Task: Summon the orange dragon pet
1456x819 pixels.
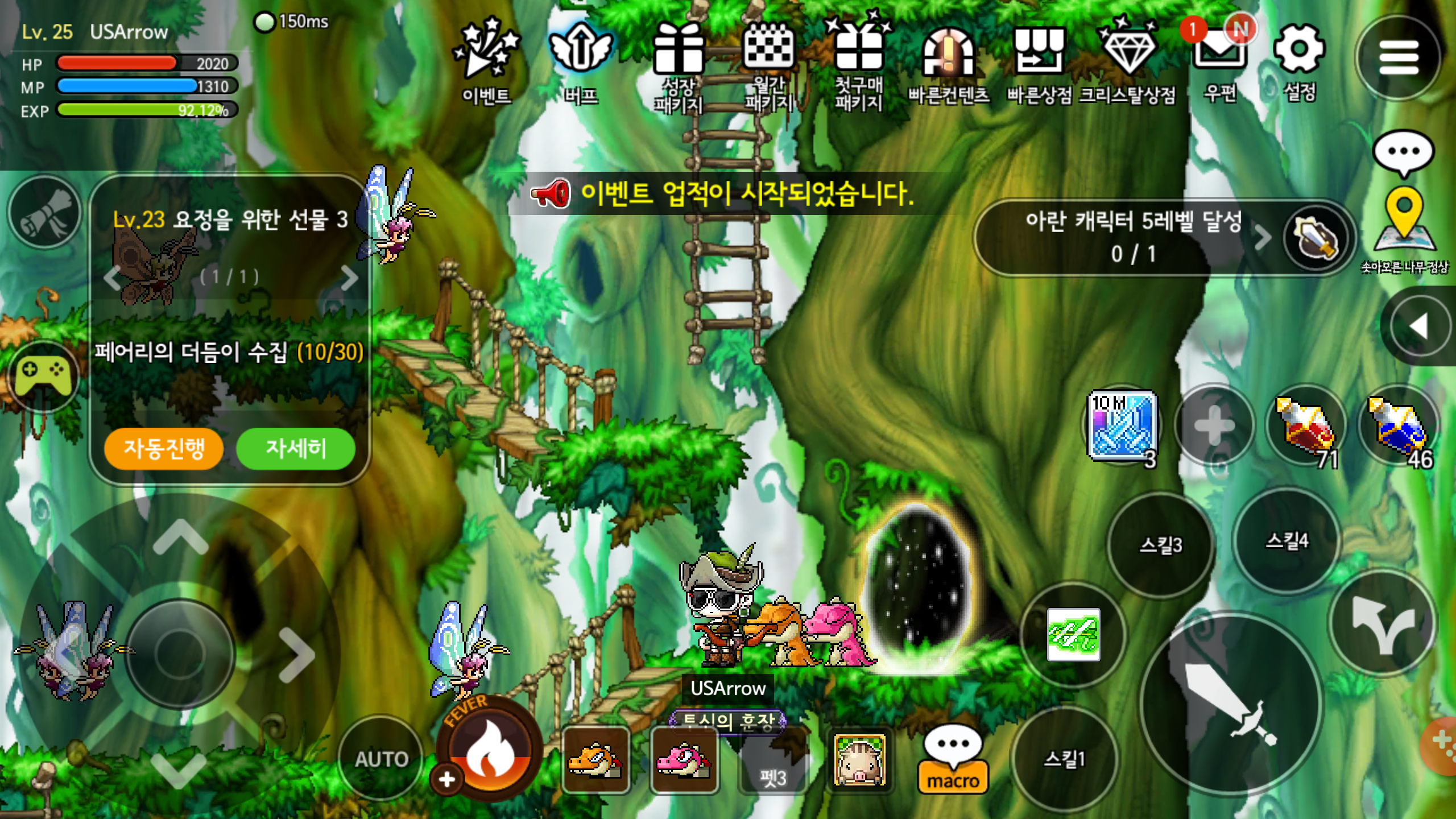Action: [596, 761]
